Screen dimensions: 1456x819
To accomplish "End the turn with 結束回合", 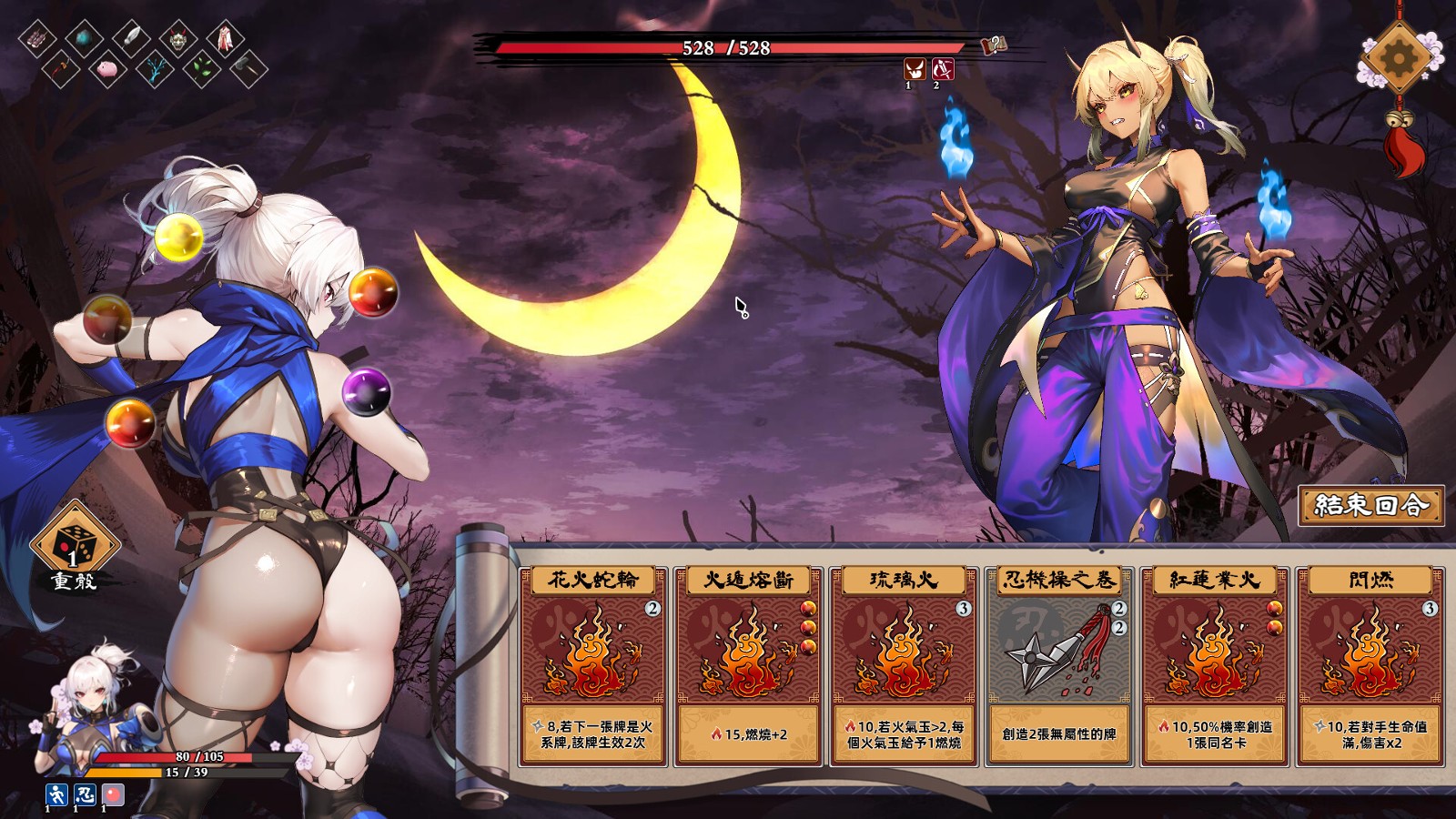I will click(1370, 505).
